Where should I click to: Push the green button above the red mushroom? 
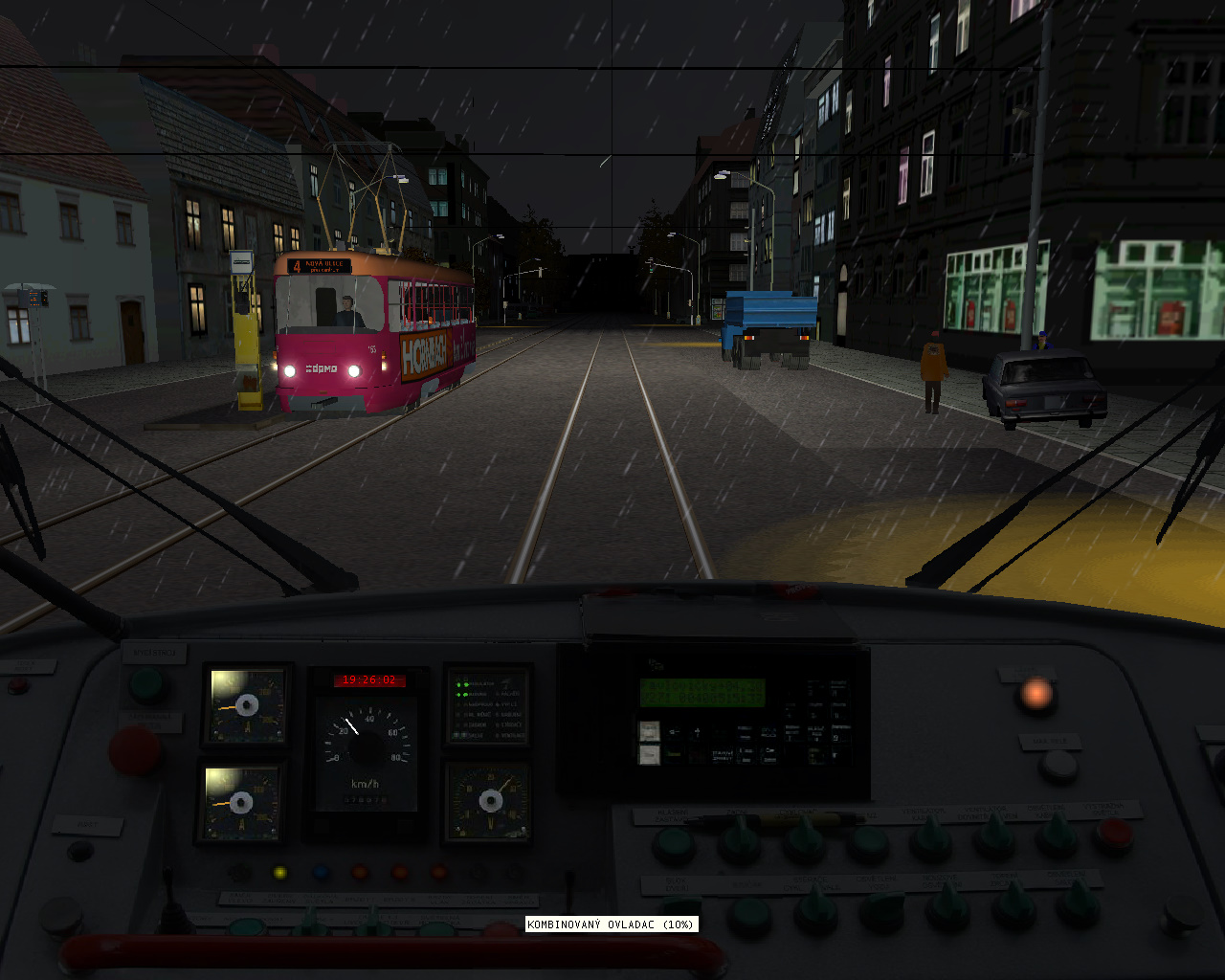coord(145,684)
